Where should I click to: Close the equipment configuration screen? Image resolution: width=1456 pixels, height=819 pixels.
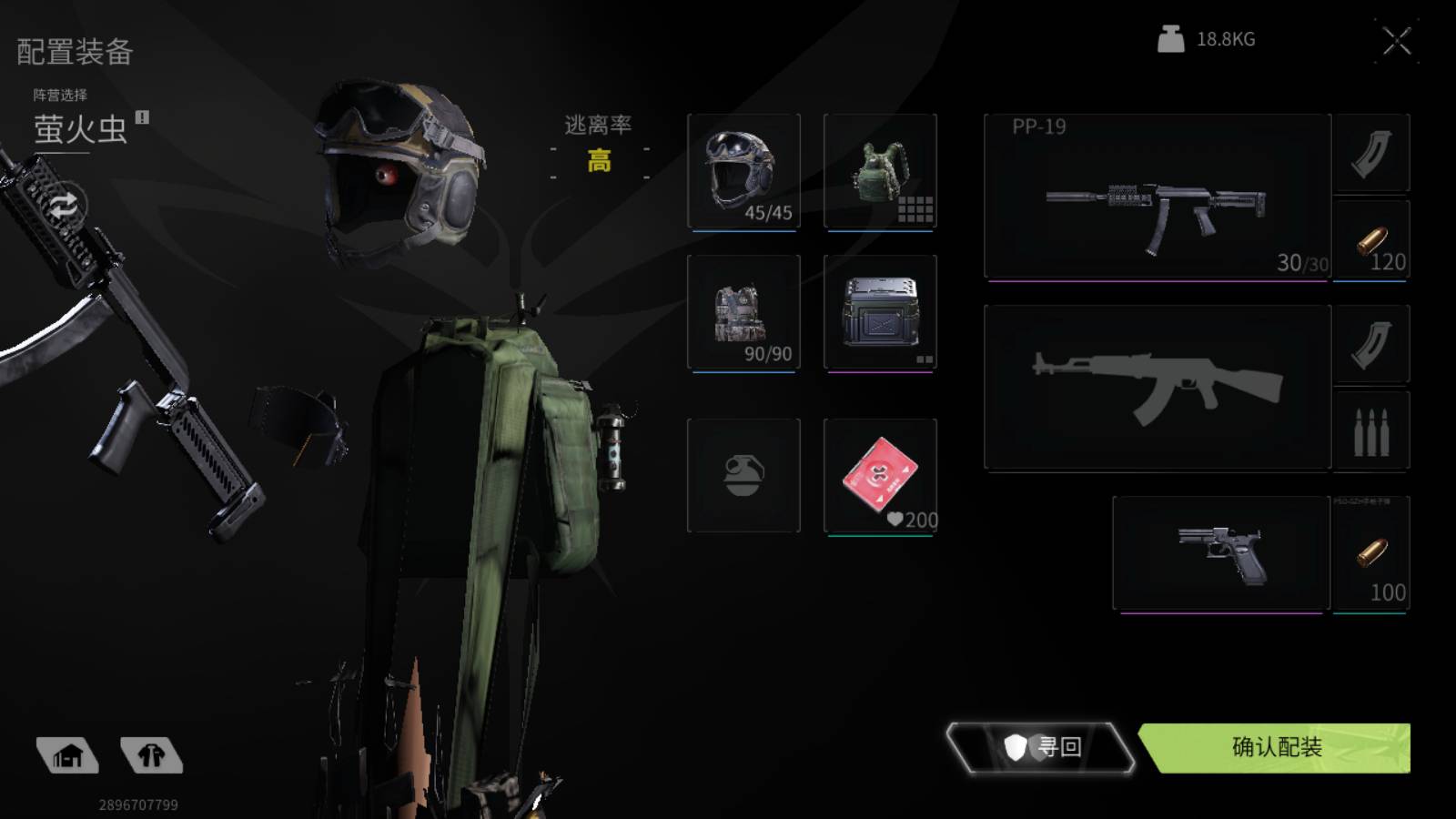click(x=1396, y=41)
